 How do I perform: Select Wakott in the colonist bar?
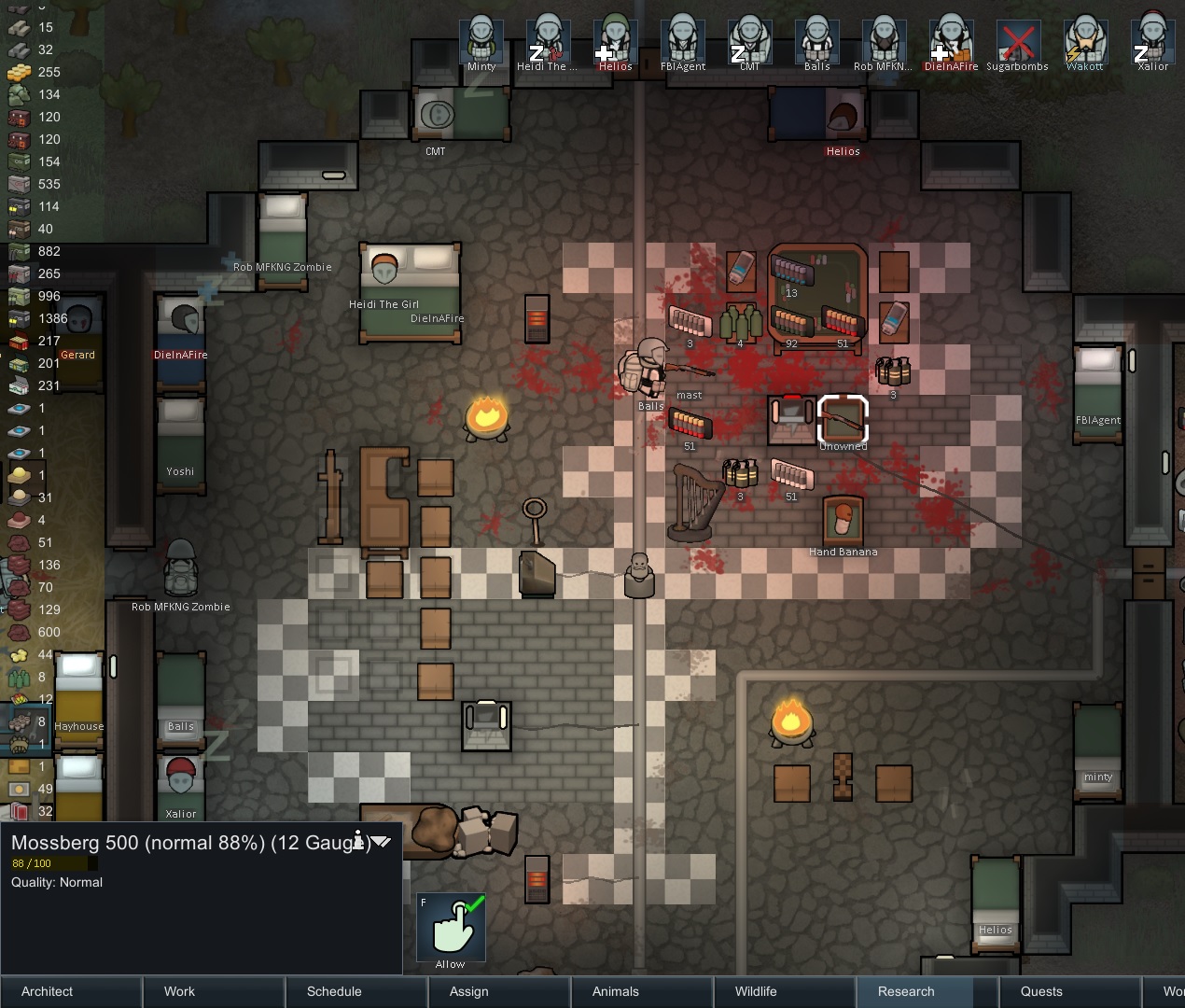click(1085, 41)
